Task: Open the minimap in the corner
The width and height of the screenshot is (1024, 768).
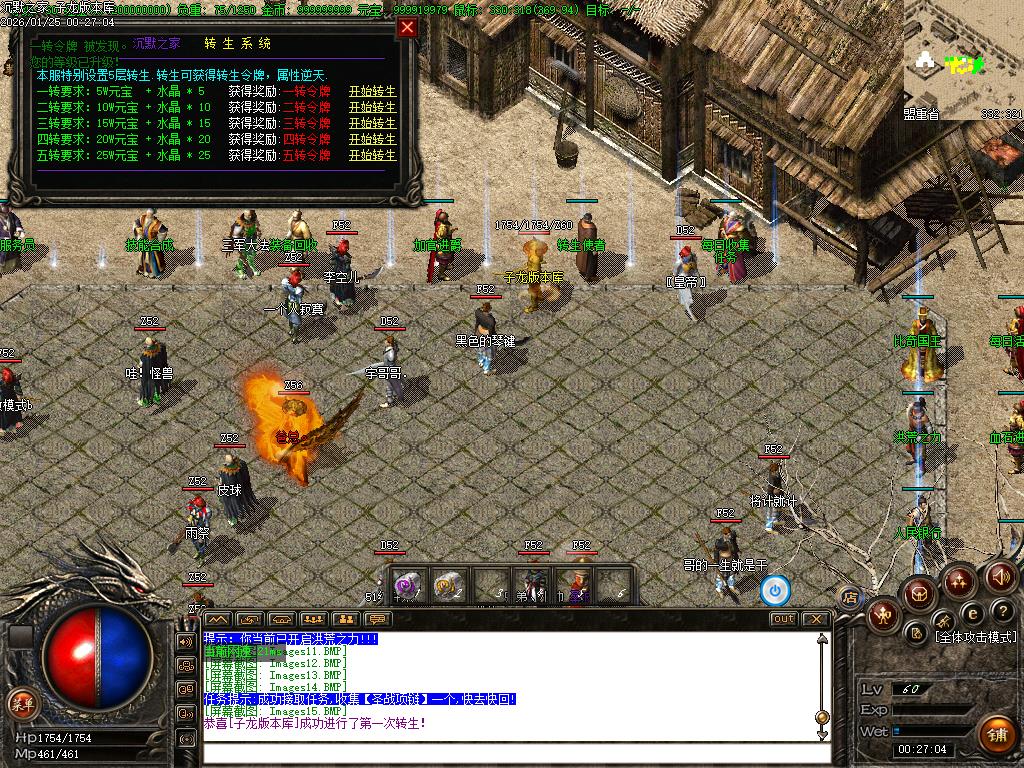Action: (x=962, y=58)
